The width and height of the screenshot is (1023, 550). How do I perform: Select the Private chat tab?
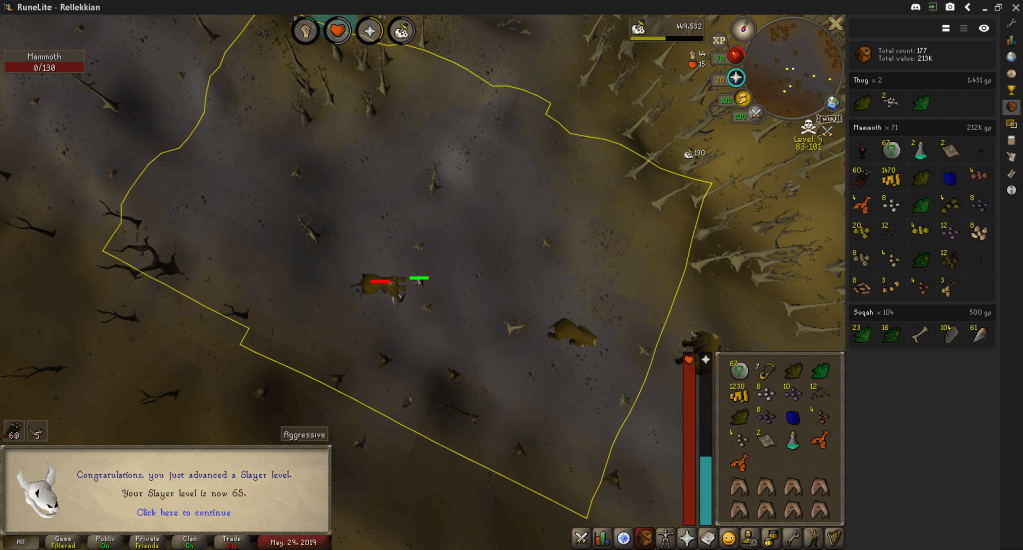(147, 541)
